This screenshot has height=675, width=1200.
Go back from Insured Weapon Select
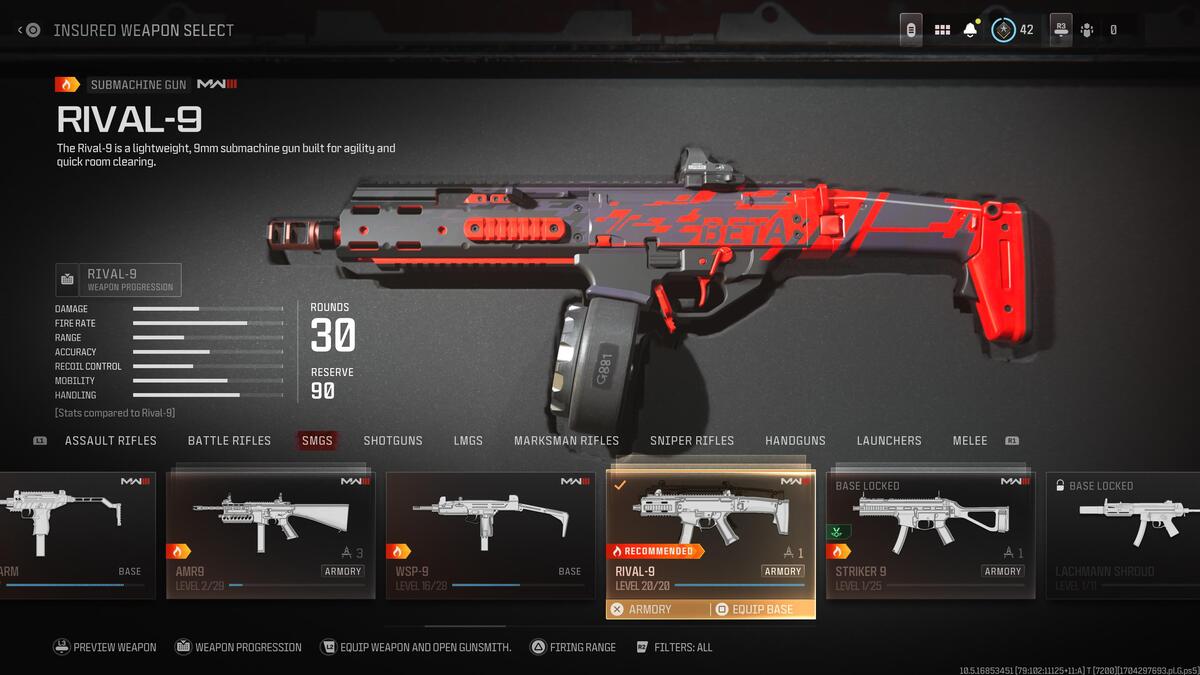click(29, 30)
